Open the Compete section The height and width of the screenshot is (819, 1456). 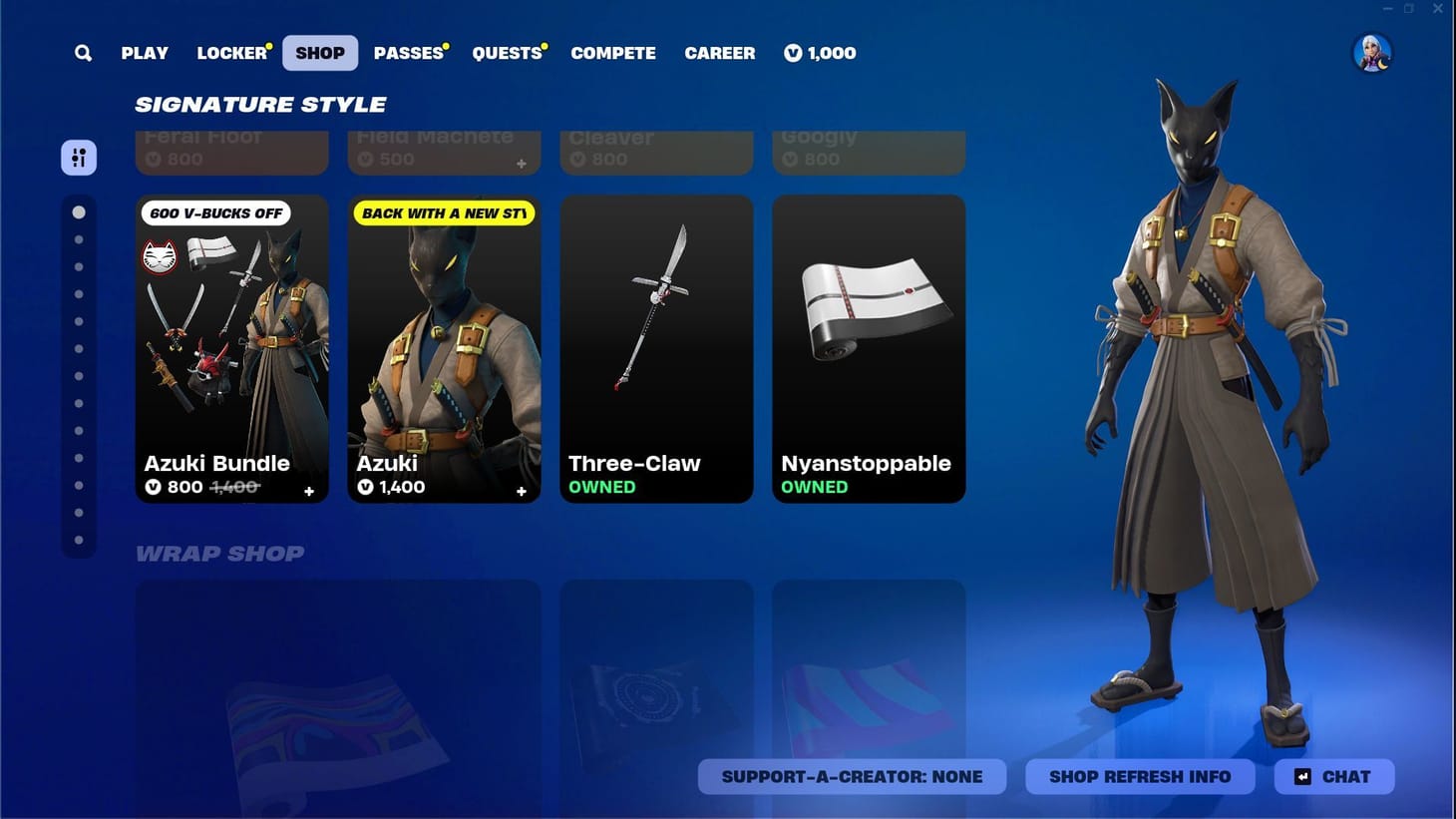613,53
